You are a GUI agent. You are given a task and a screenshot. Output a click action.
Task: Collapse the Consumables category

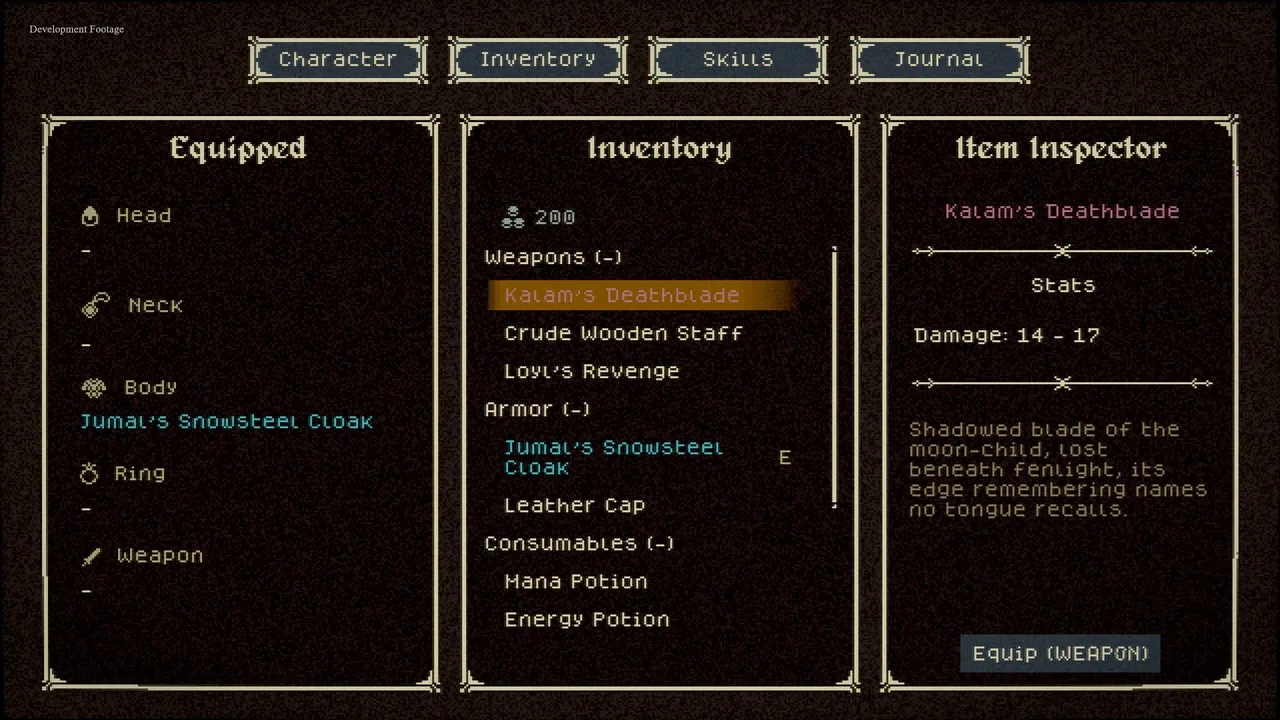click(x=579, y=544)
